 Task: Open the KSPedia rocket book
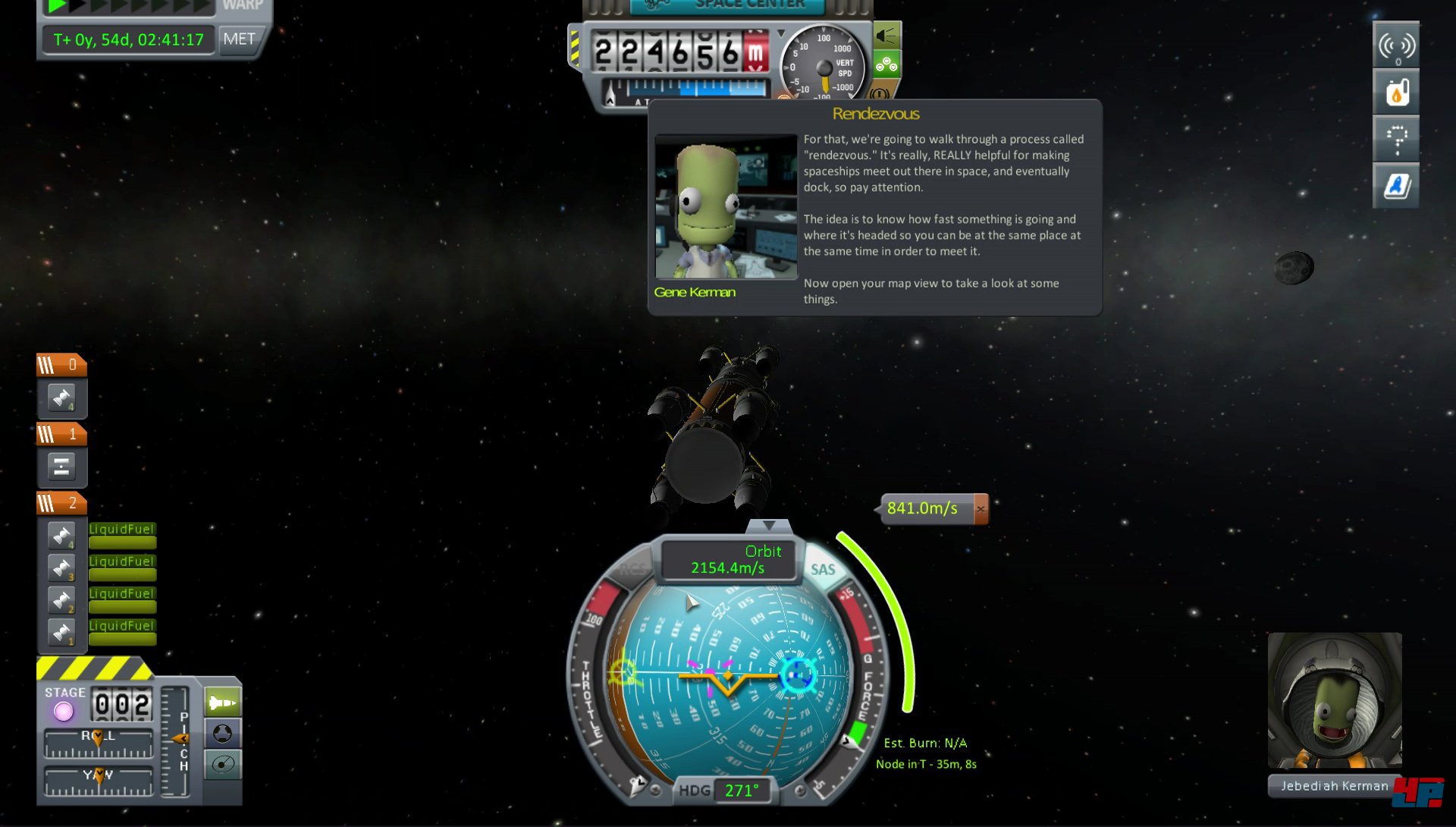(1396, 186)
